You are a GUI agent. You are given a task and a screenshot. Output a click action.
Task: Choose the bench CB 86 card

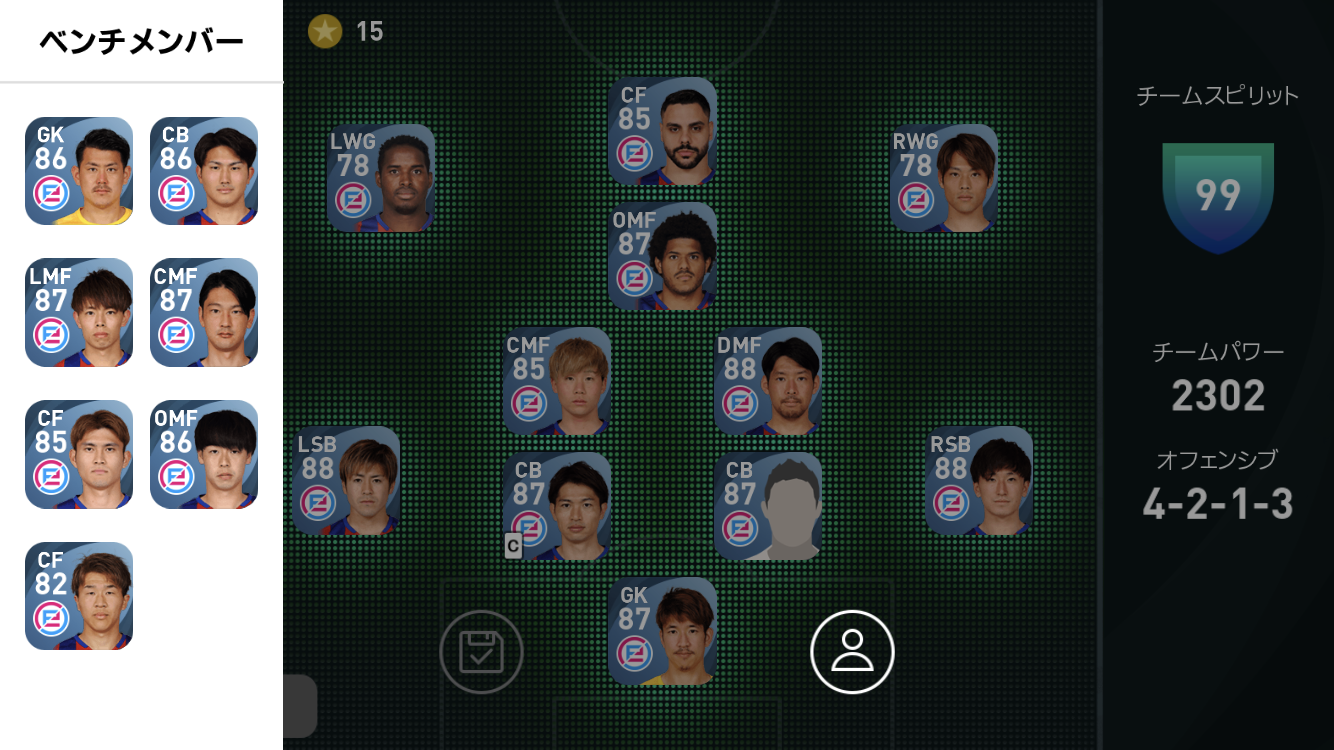[x=204, y=171]
